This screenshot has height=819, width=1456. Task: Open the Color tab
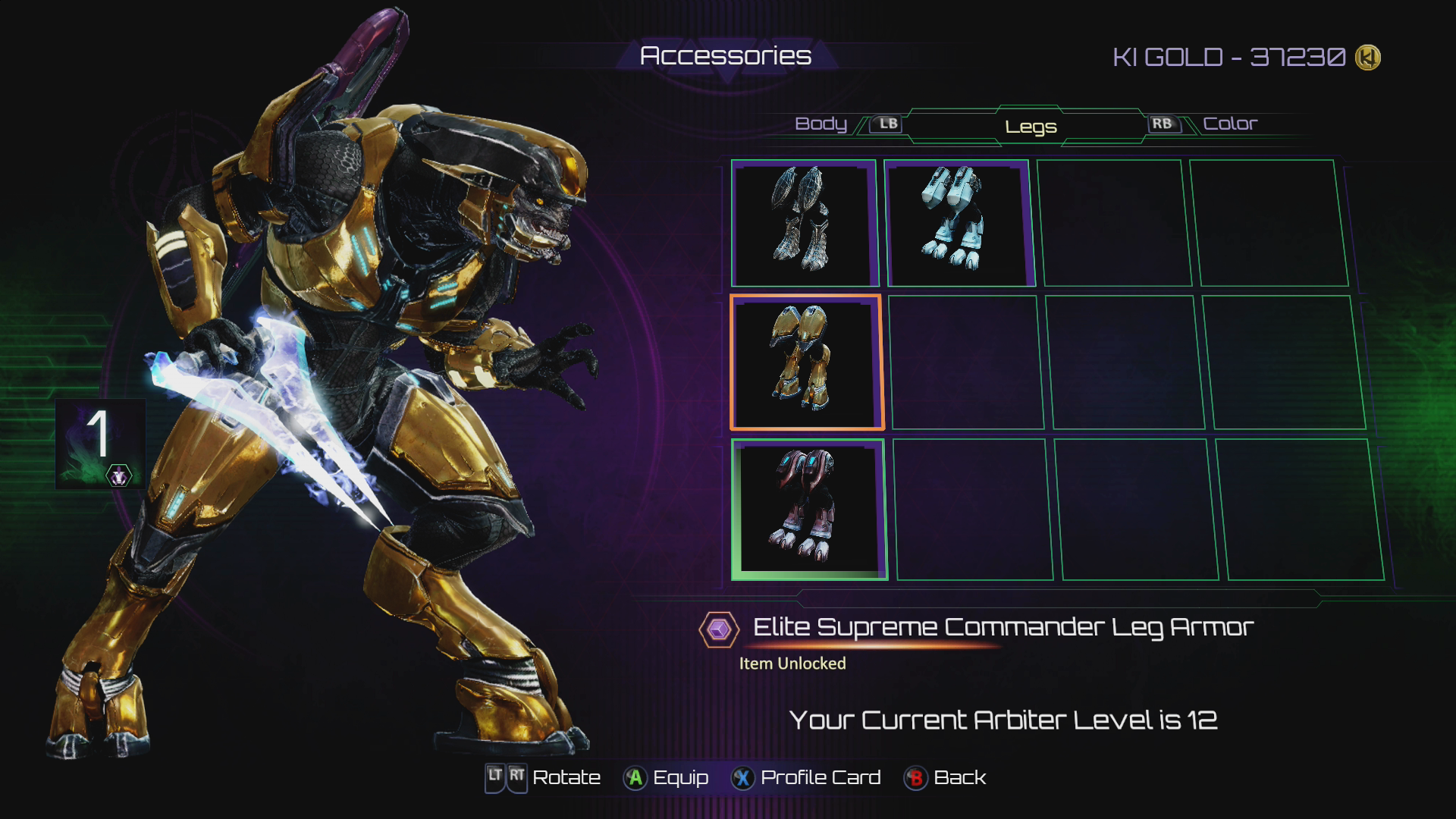[1230, 124]
